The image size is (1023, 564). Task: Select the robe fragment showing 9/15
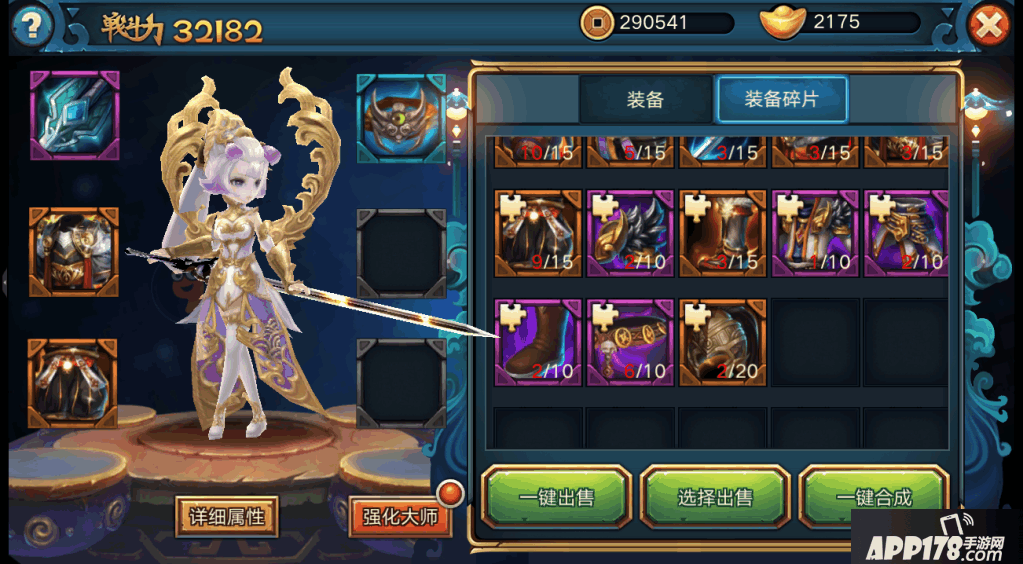(x=538, y=233)
